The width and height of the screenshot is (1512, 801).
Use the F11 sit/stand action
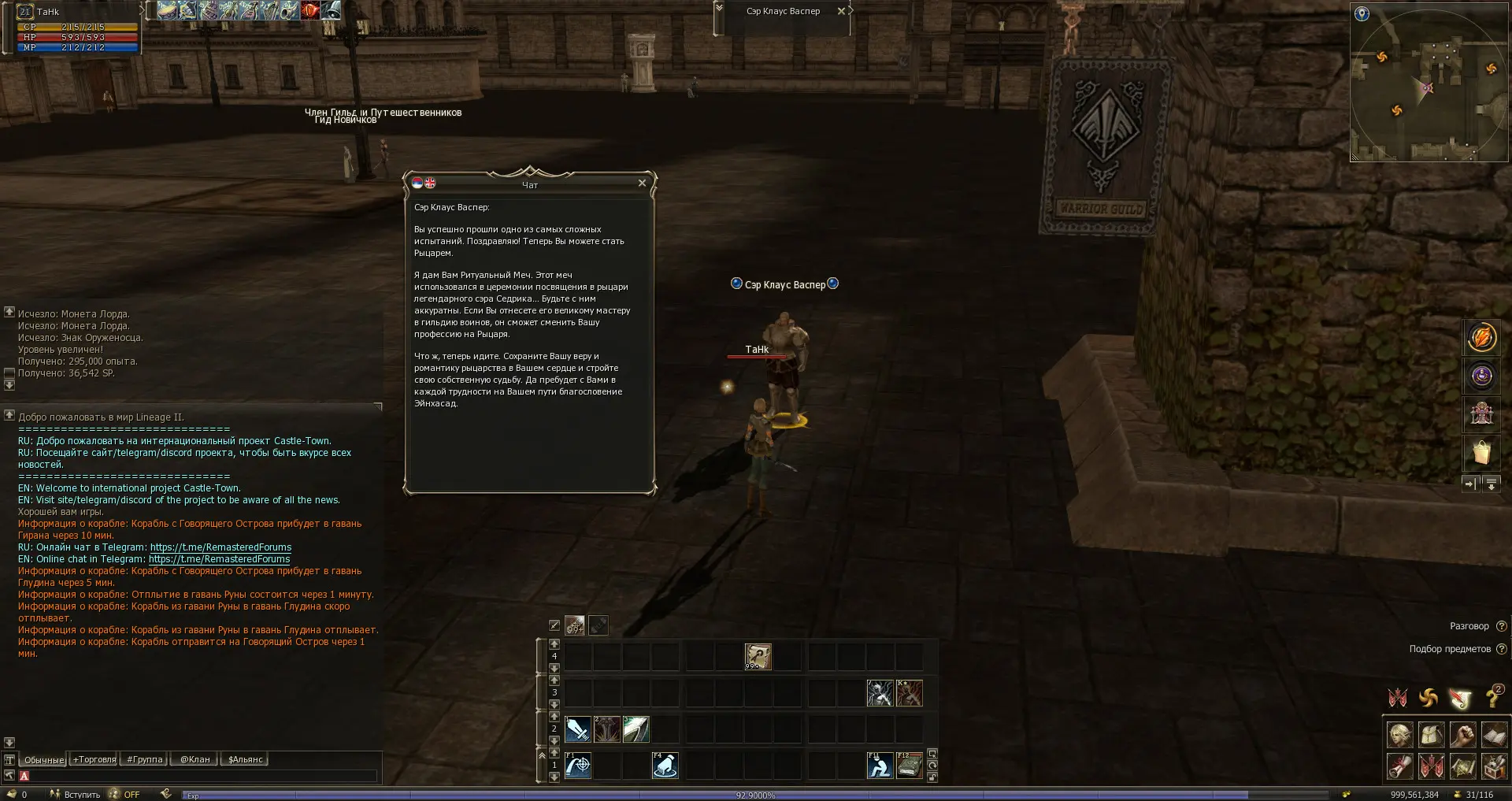[880, 766]
